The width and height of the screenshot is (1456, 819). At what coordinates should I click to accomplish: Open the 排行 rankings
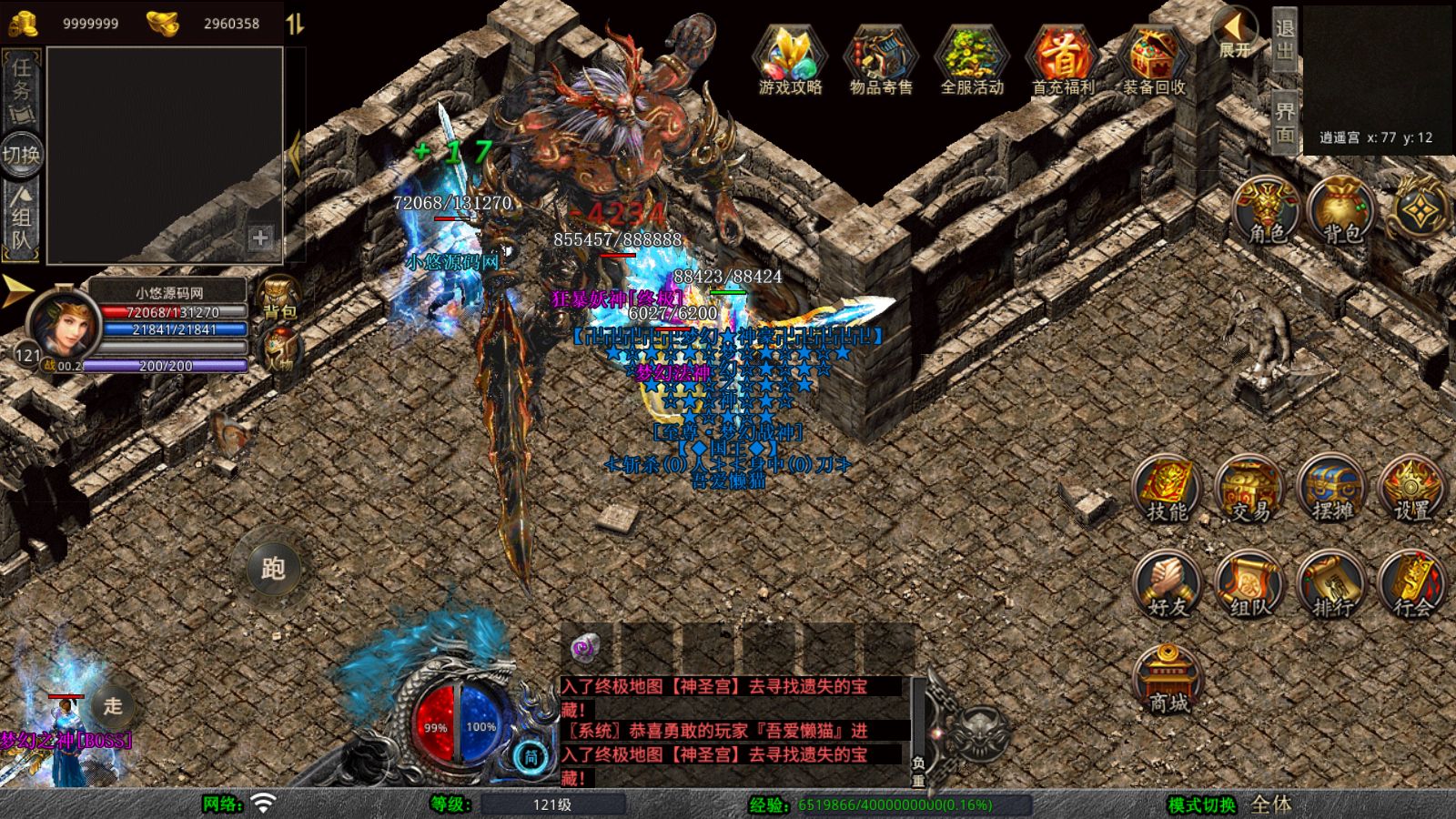[1331, 586]
